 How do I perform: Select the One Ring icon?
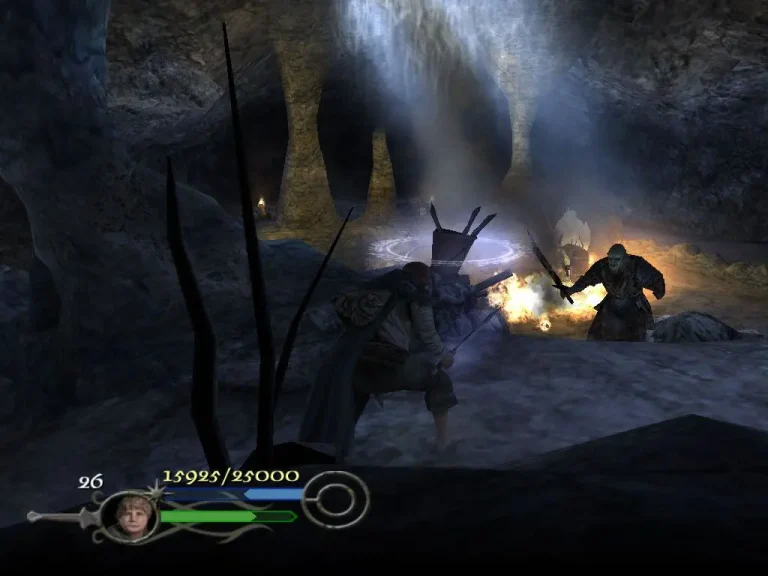tap(334, 499)
